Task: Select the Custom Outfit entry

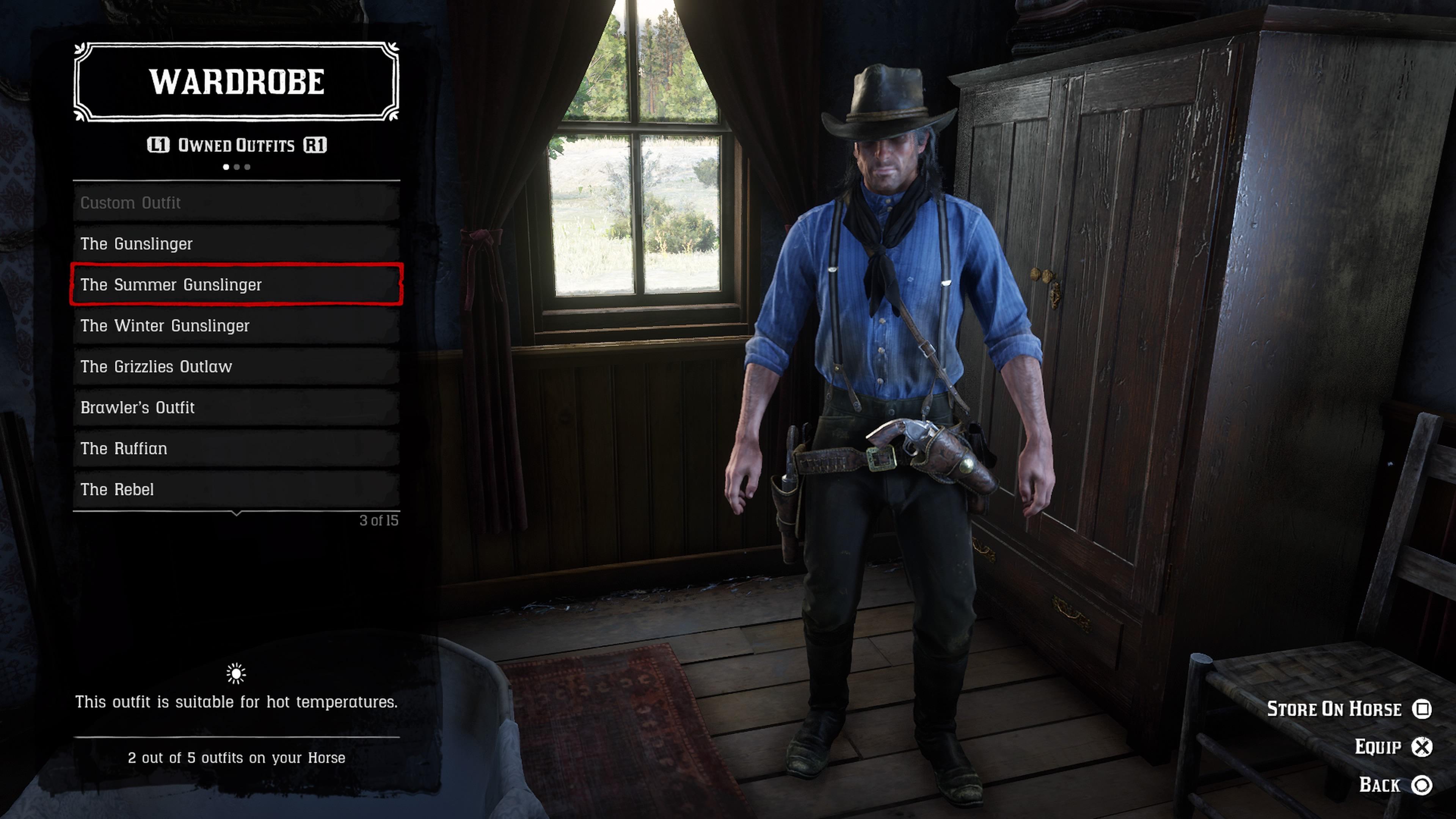Action: coord(236,203)
